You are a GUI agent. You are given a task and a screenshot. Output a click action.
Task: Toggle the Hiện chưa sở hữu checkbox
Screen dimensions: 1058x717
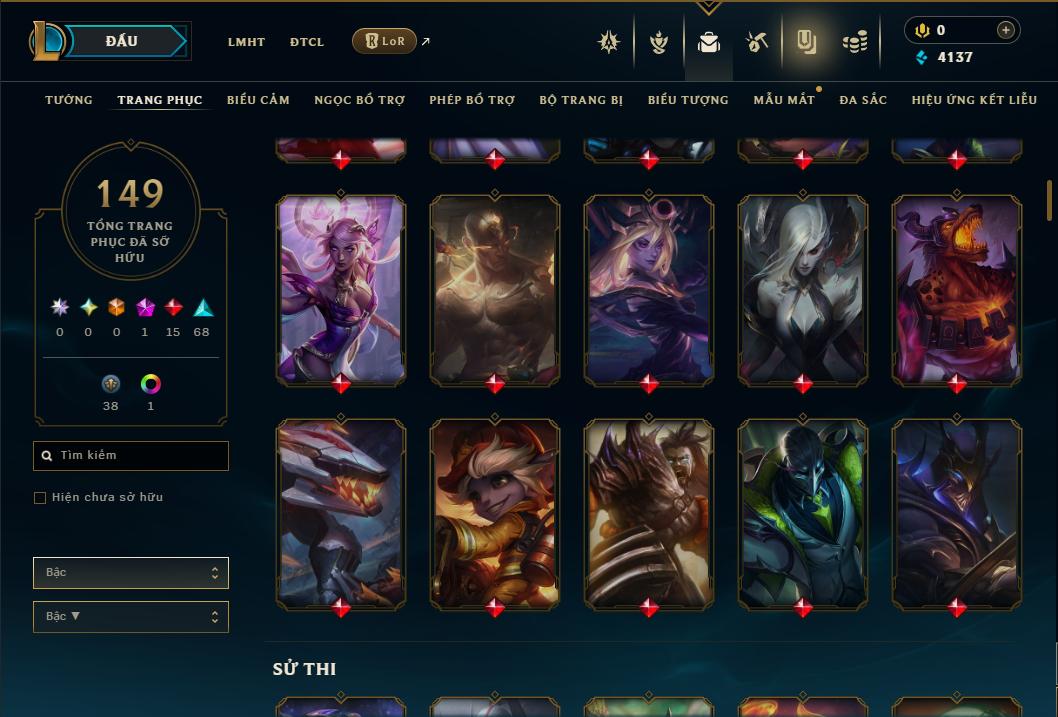(x=40, y=498)
